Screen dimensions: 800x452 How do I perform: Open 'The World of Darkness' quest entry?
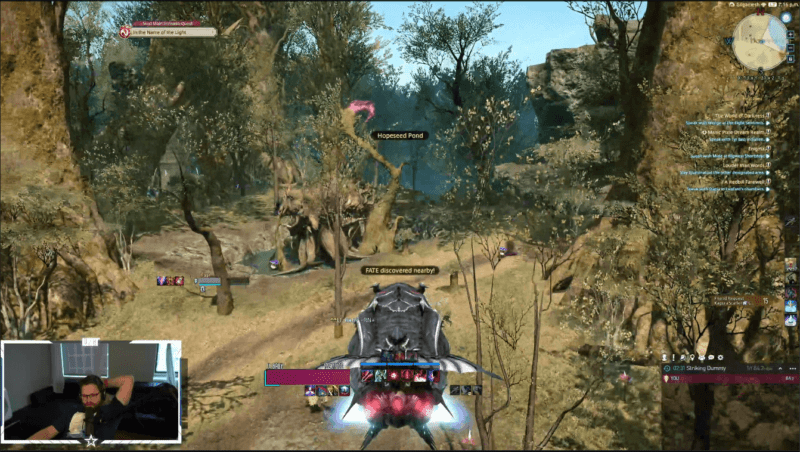coord(741,115)
